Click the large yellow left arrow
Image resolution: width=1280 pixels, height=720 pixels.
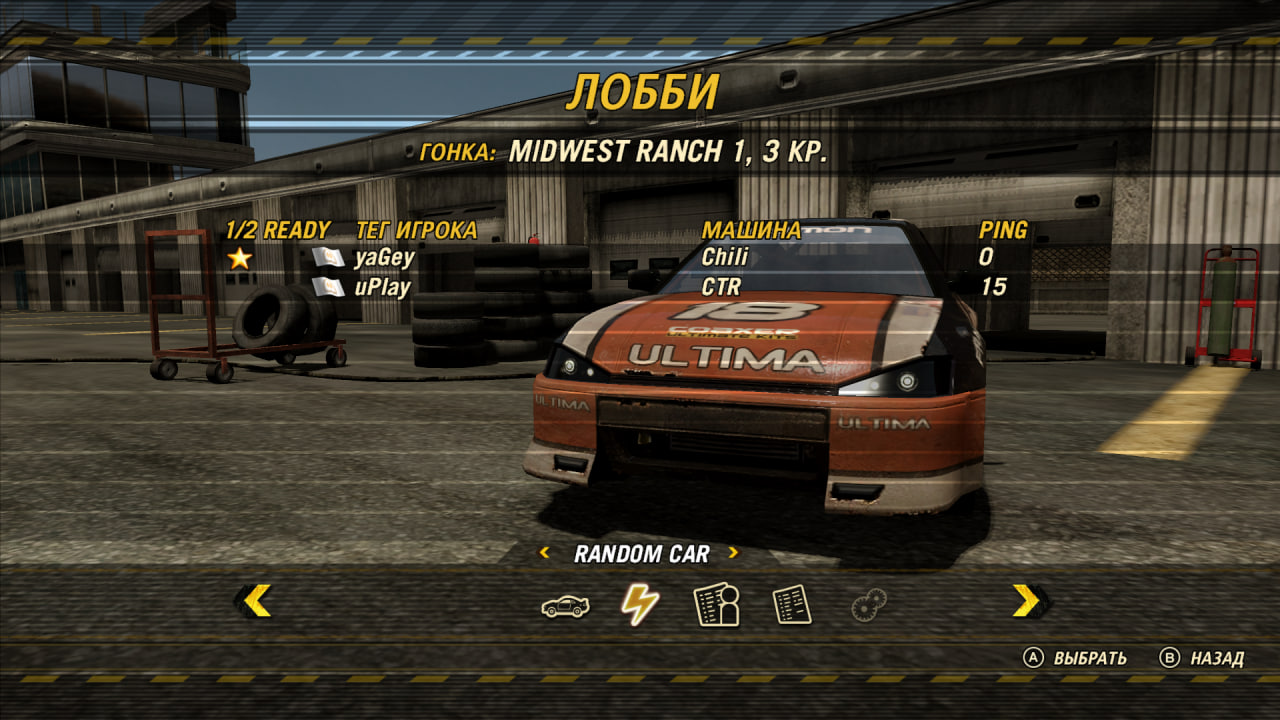[x=256, y=600]
